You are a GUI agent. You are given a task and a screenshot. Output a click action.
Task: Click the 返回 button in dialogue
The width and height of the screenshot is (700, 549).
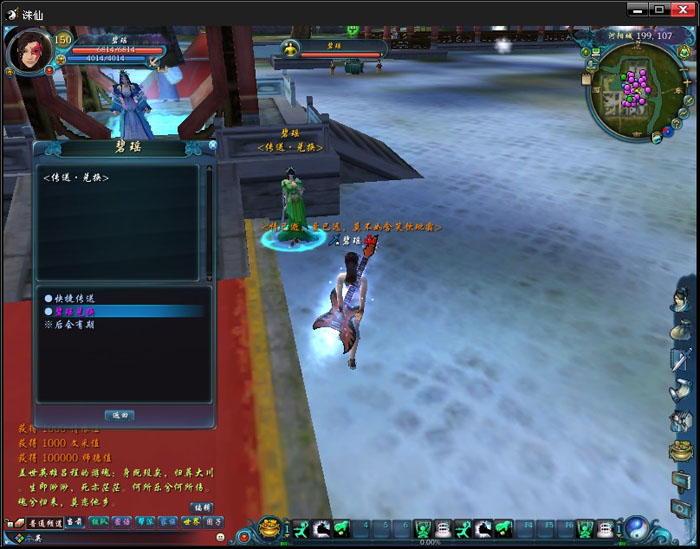click(119, 415)
